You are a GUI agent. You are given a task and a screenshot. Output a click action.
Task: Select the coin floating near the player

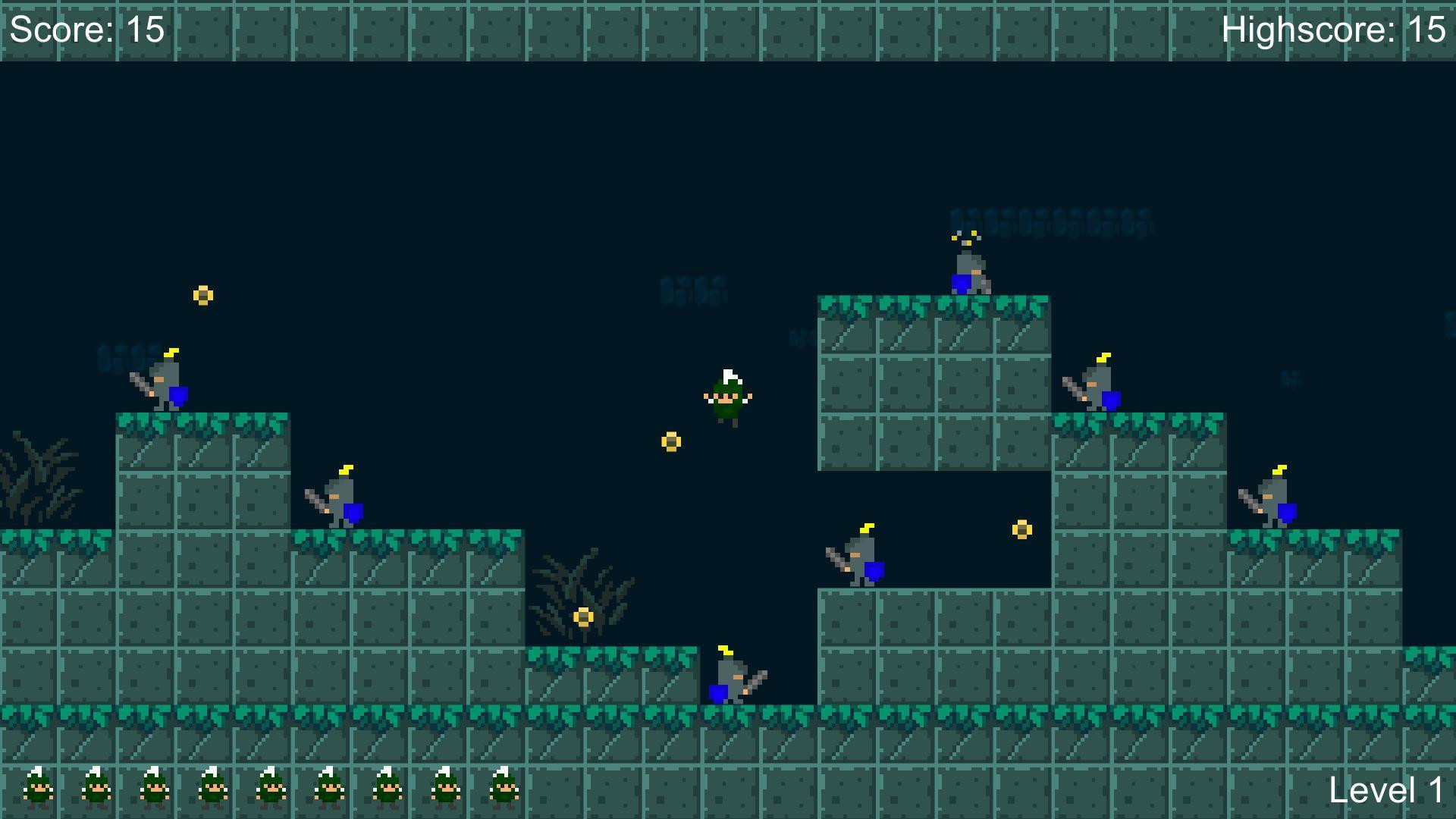(671, 440)
